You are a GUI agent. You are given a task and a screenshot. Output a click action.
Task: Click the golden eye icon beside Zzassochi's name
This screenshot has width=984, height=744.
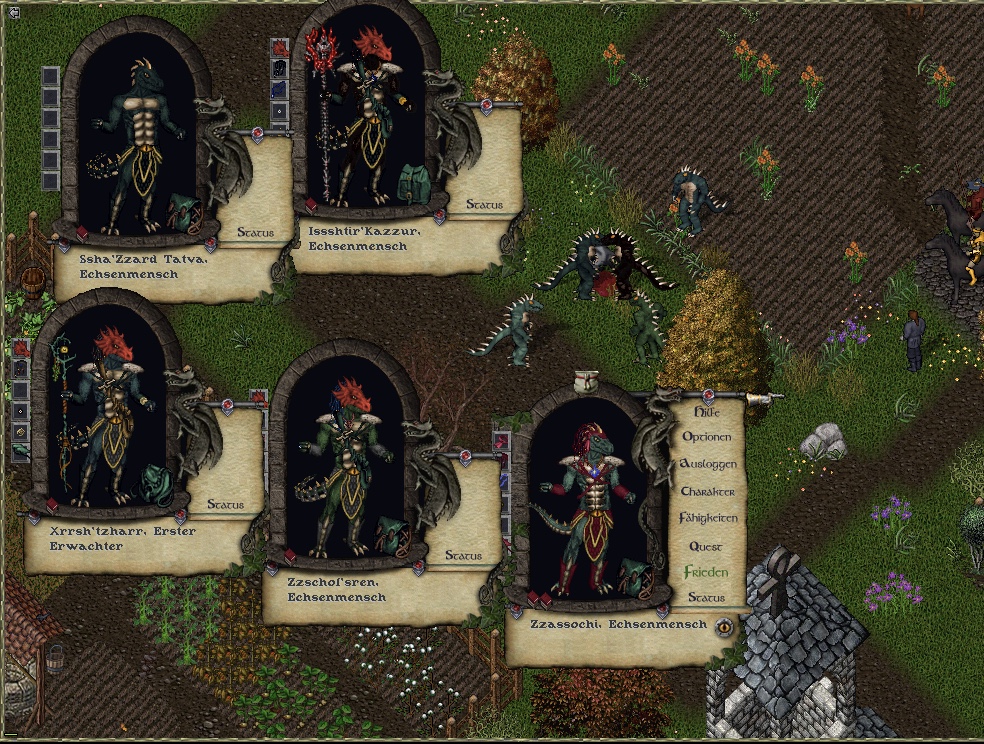[724, 627]
